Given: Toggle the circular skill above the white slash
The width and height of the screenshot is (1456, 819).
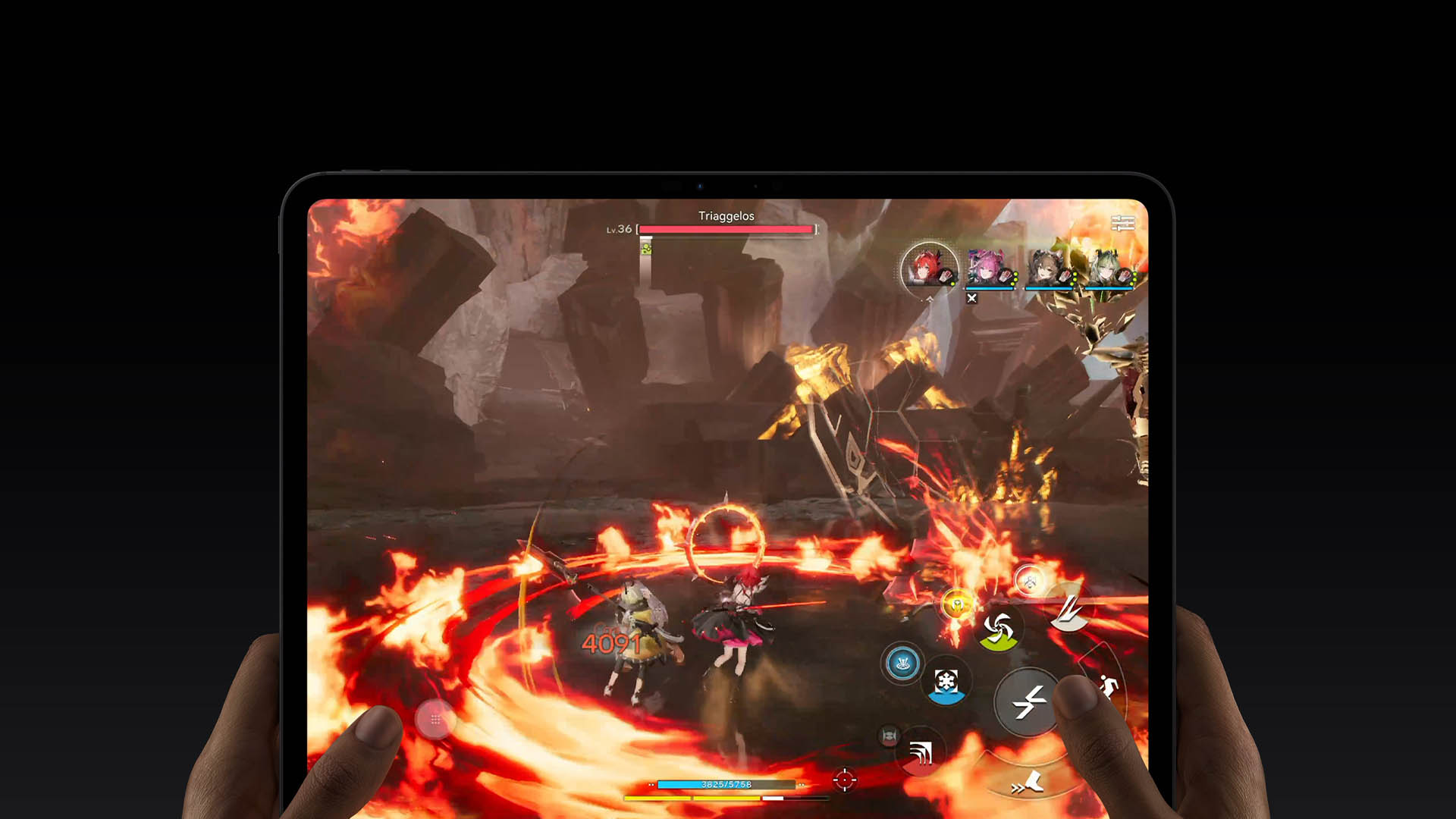Looking at the screenshot, I should [1031, 580].
